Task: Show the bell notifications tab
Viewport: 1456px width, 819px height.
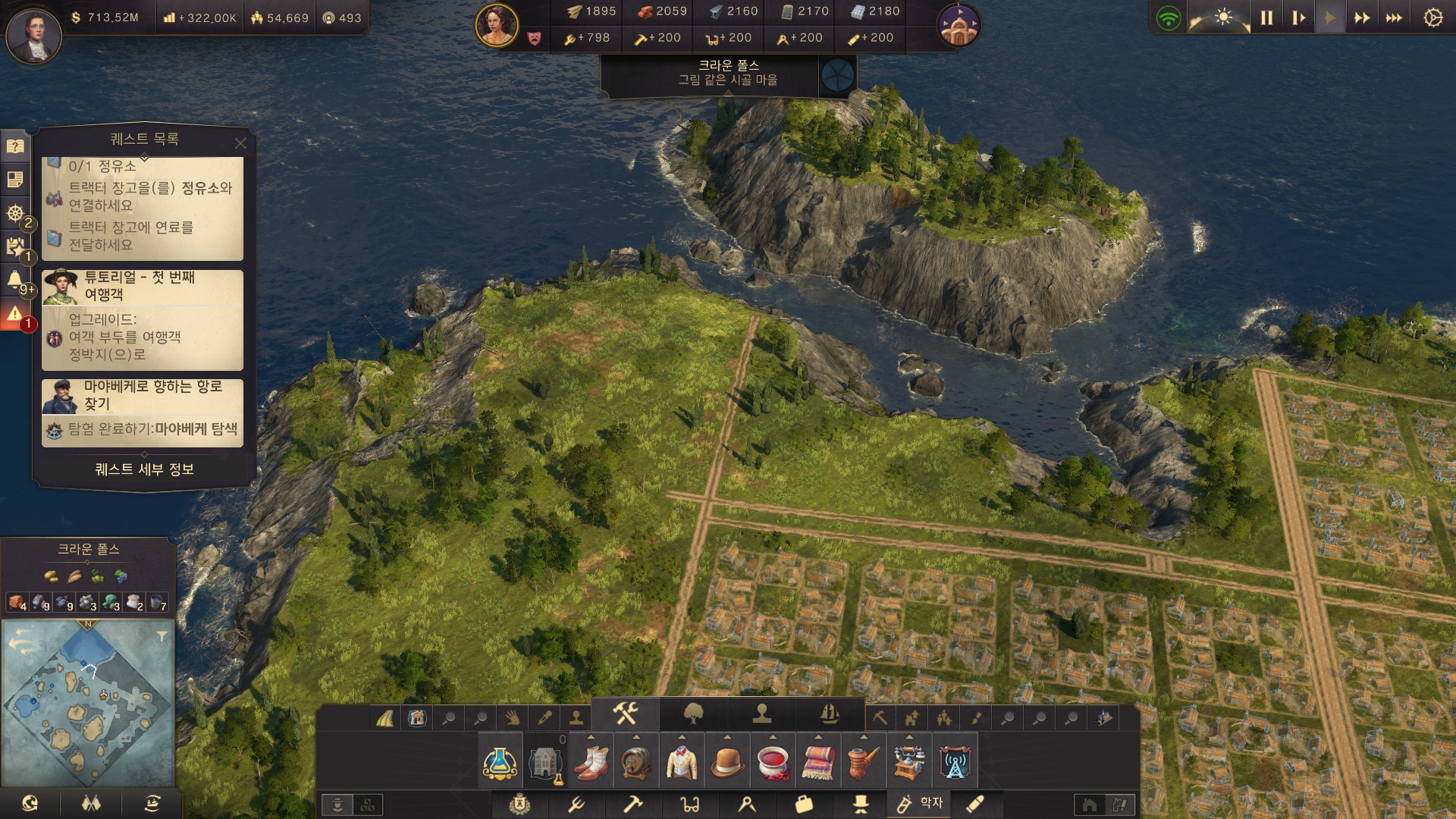Action: pyautogui.click(x=14, y=280)
